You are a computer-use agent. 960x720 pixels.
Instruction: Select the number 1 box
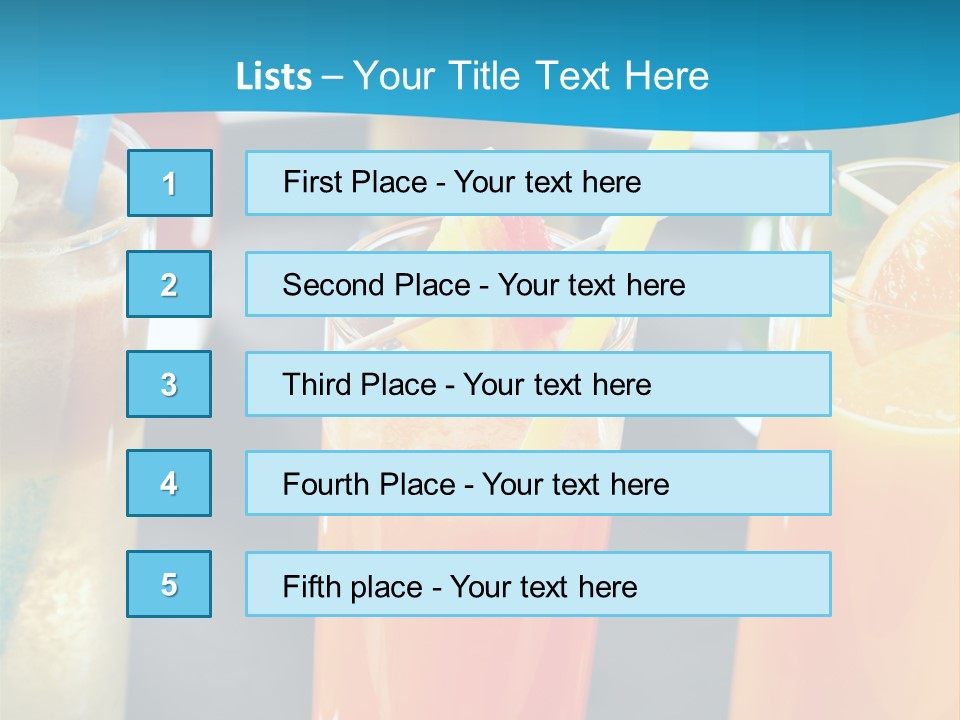click(170, 183)
